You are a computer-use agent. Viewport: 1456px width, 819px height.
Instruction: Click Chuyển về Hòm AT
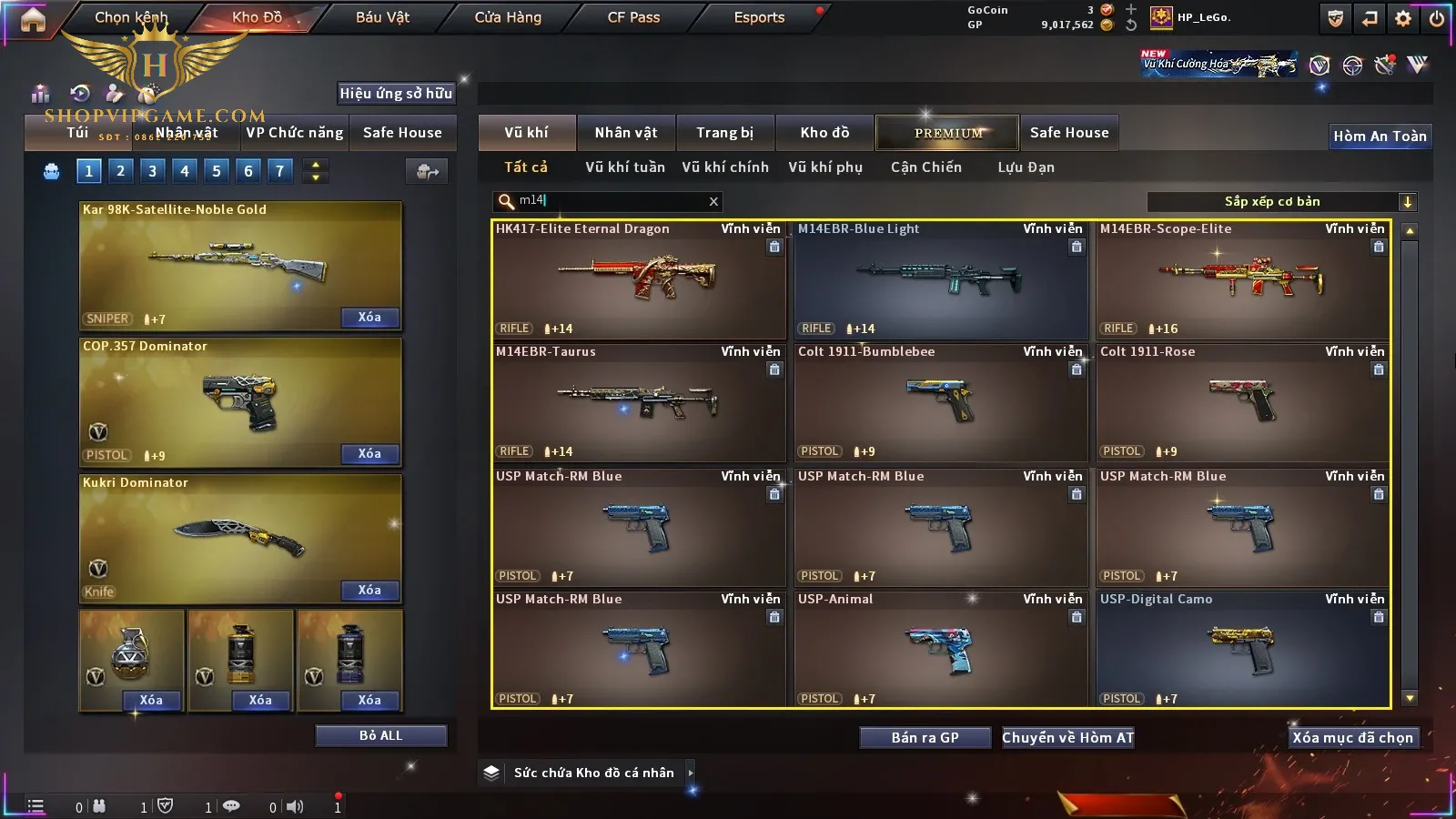pos(1068,737)
